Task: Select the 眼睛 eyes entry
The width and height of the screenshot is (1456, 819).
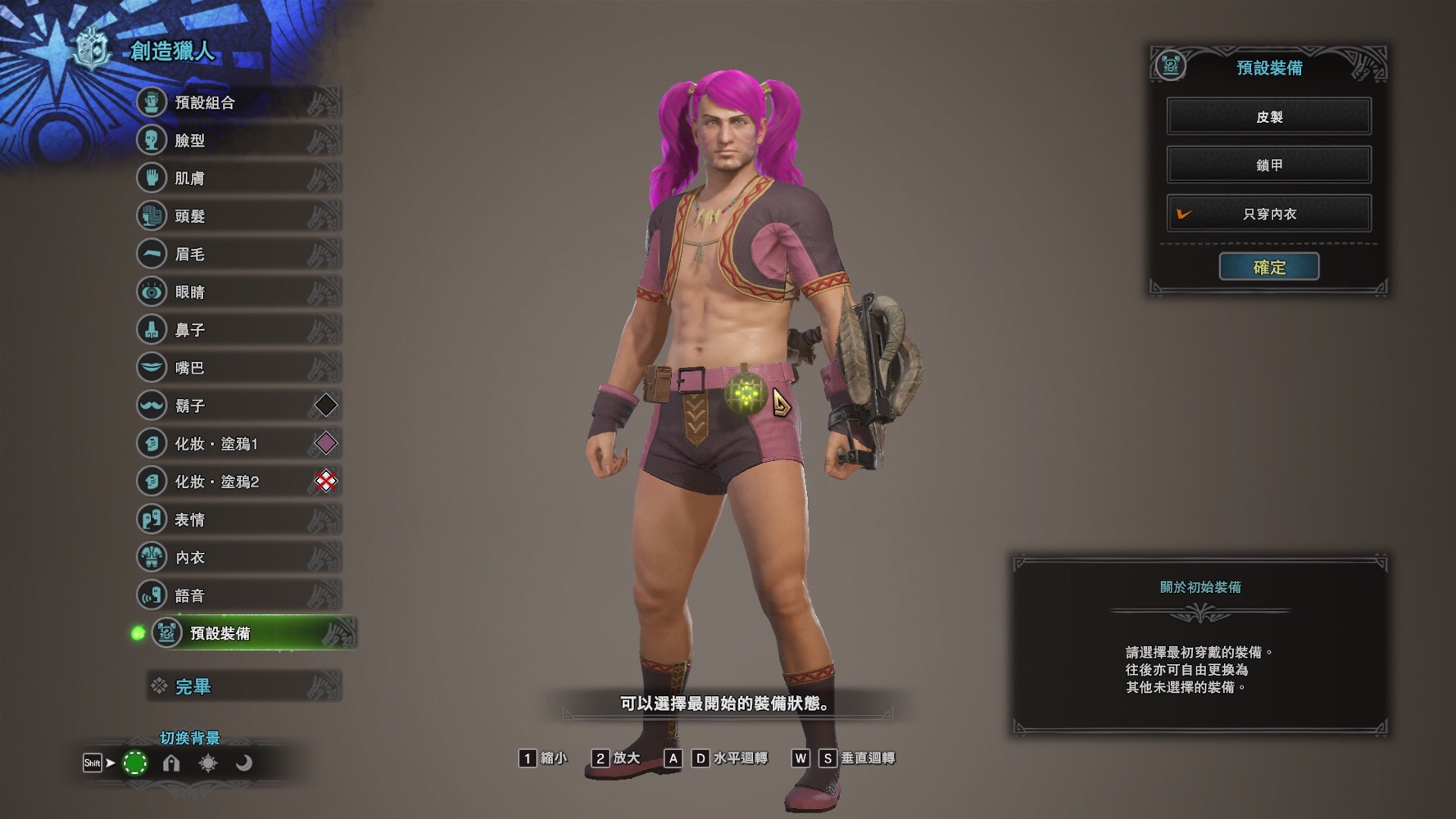Action: [238, 292]
